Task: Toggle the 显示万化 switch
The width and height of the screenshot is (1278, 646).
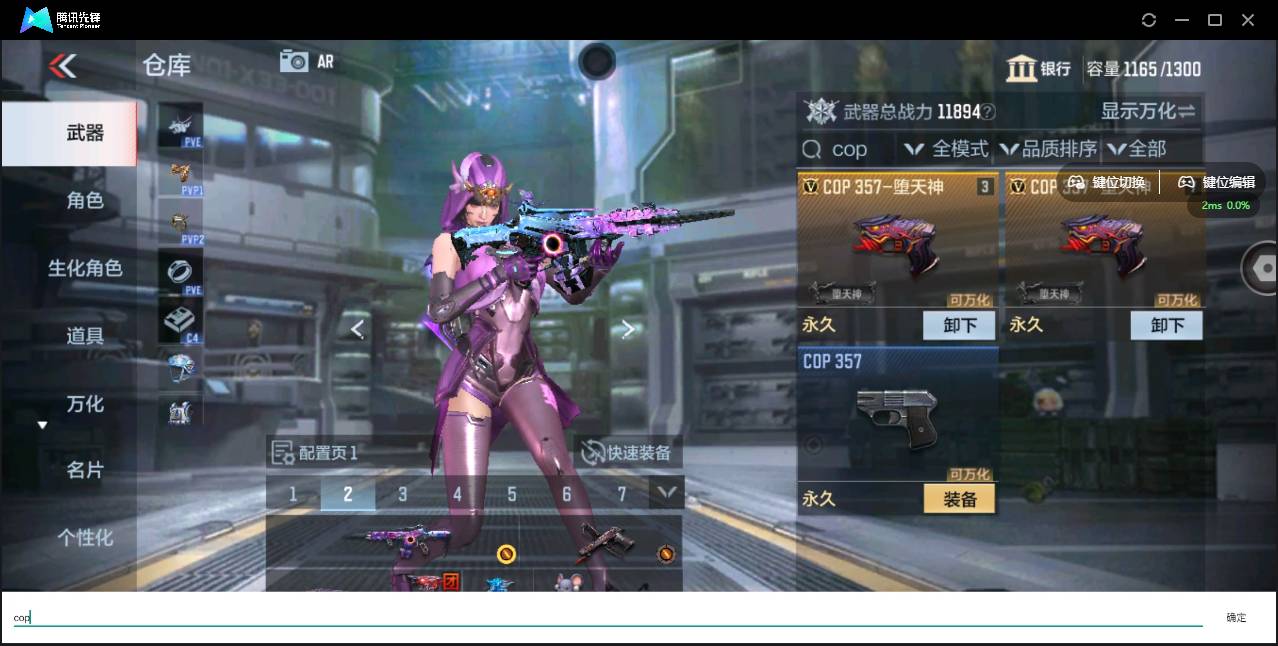Action: [1148, 111]
